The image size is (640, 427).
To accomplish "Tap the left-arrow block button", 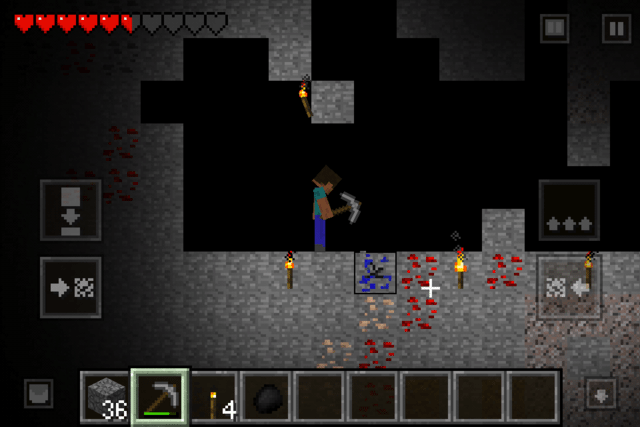I will pos(569,287).
